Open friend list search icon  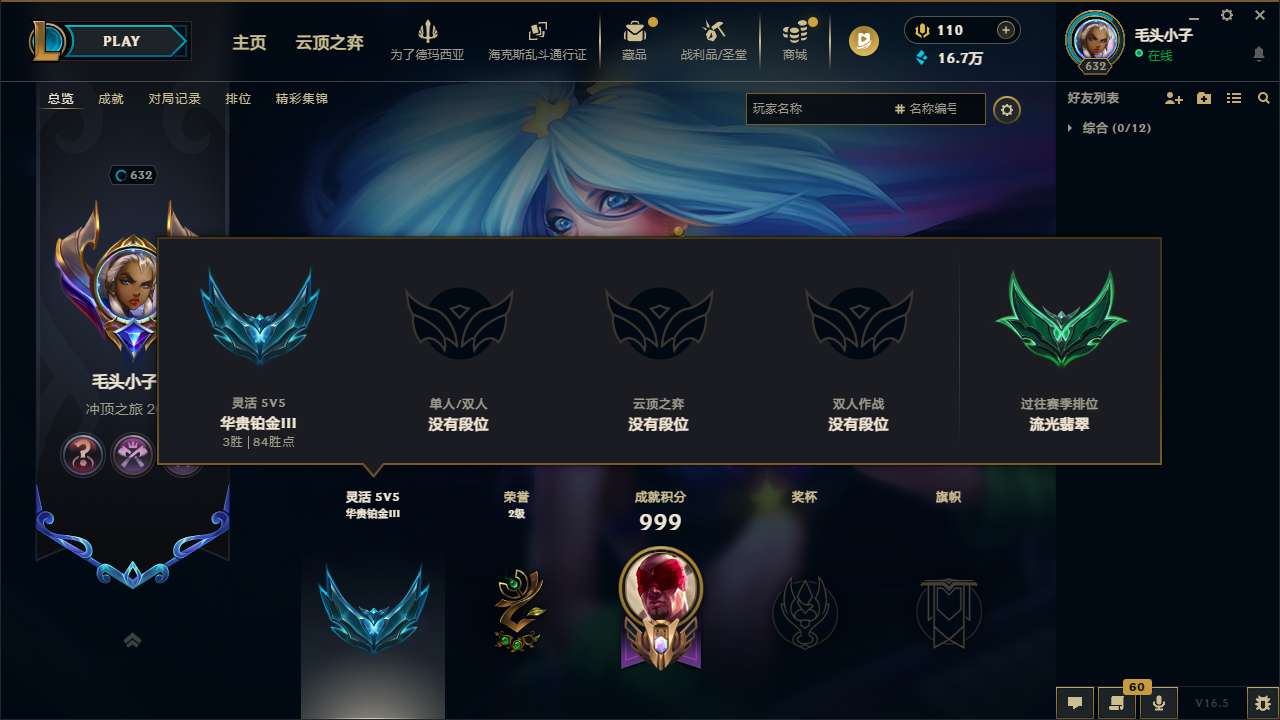(x=1264, y=98)
